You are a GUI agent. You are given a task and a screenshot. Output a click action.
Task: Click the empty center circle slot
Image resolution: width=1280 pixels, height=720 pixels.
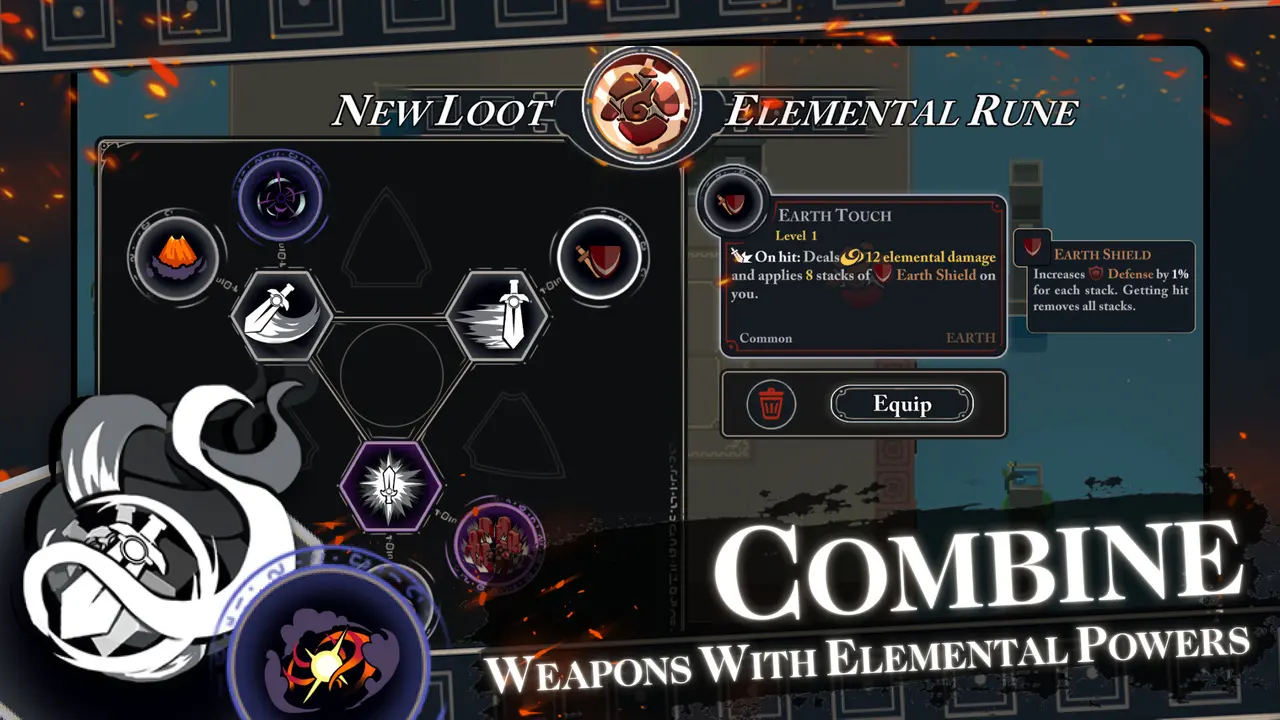tap(391, 370)
